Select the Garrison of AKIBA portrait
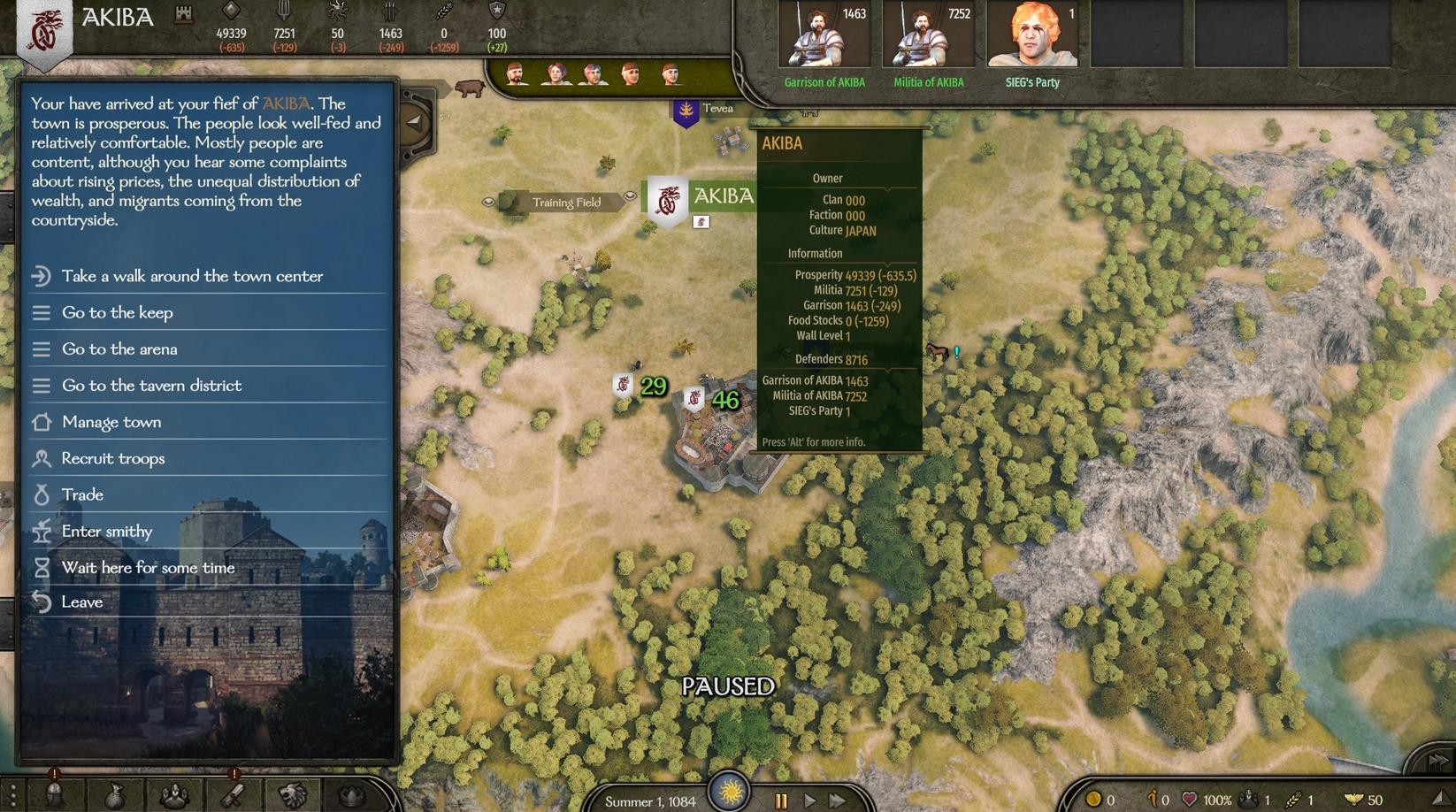The height and width of the screenshot is (812, 1456). click(824, 35)
